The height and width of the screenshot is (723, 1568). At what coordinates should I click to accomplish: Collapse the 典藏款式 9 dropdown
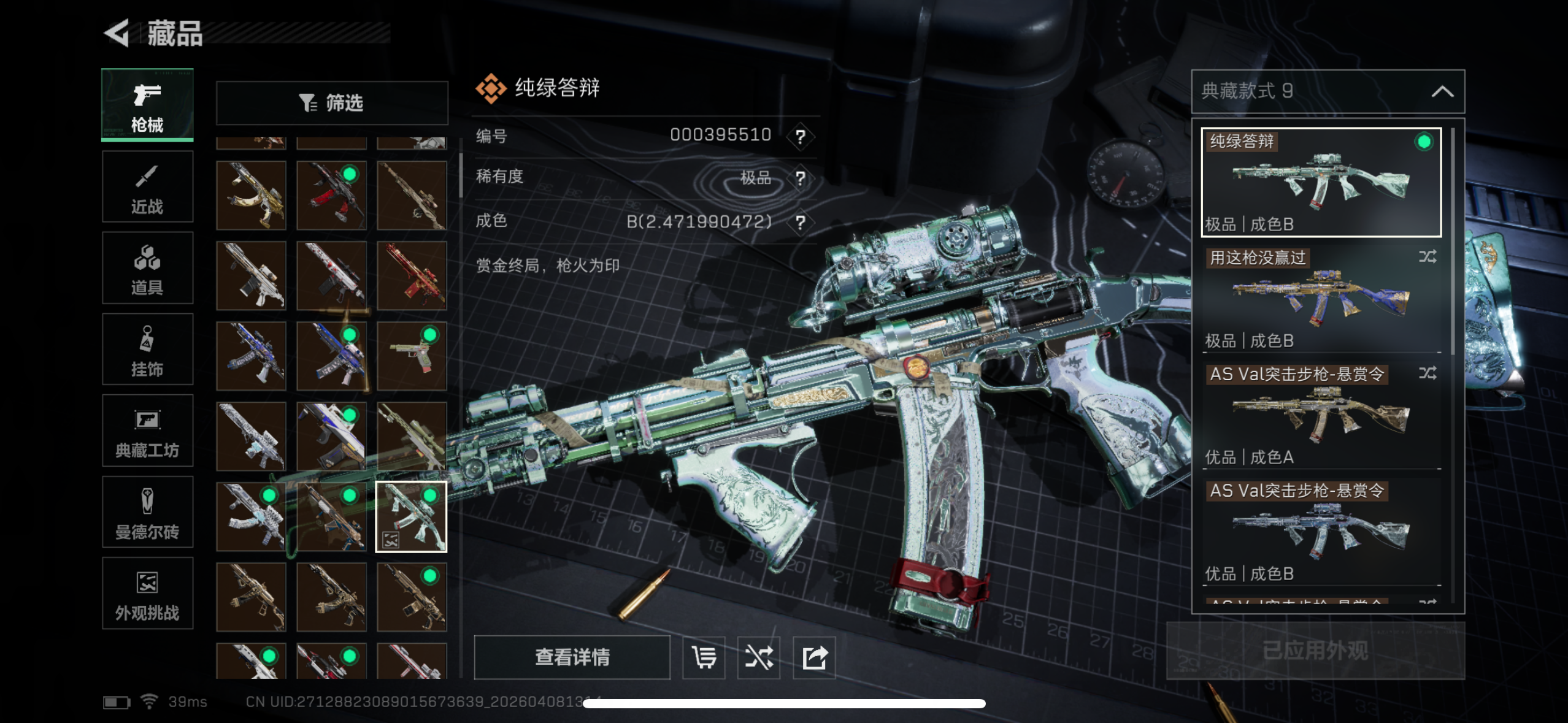pyautogui.click(x=1442, y=92)
